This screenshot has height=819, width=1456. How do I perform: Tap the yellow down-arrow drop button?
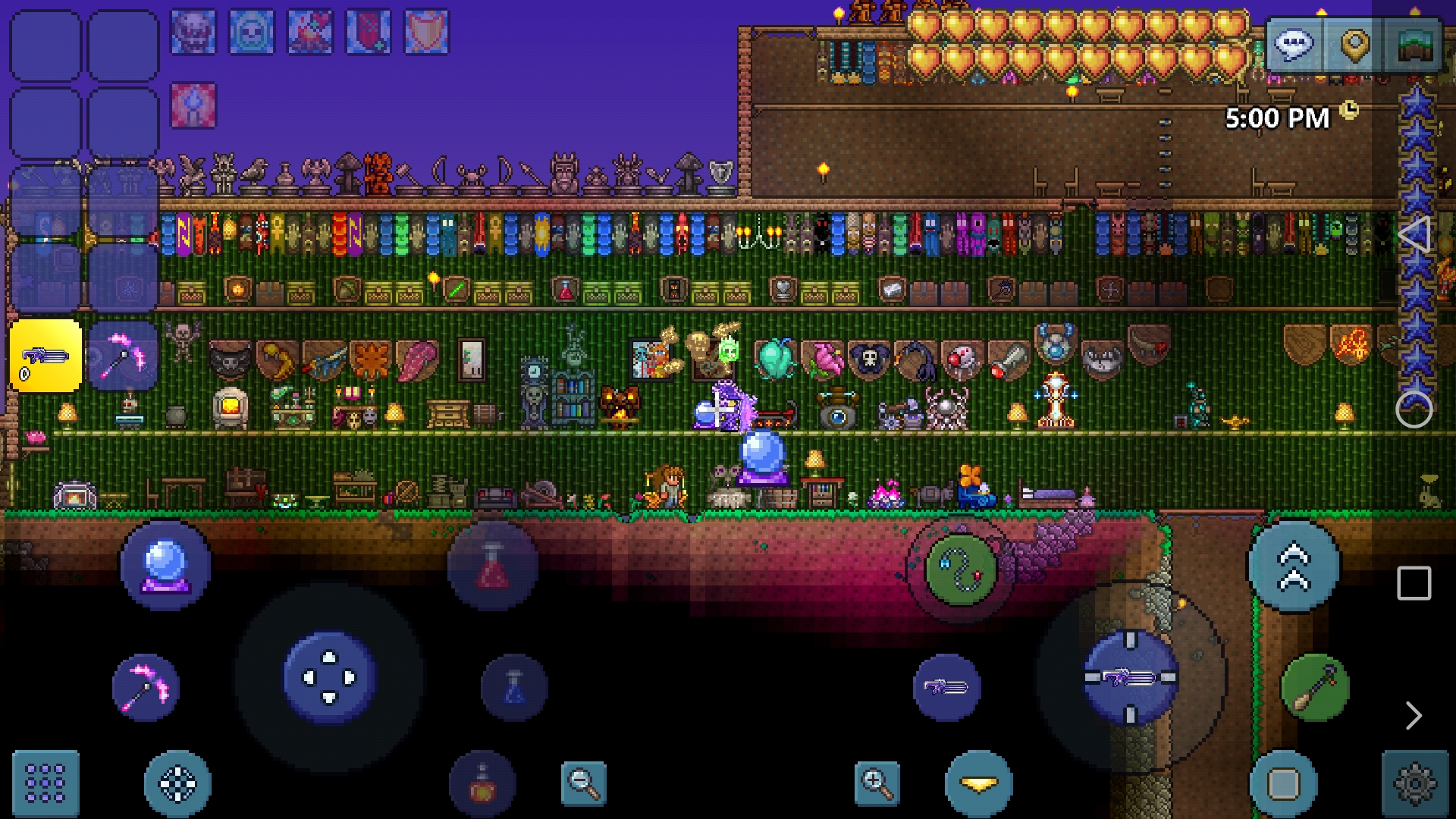[978, 783]
